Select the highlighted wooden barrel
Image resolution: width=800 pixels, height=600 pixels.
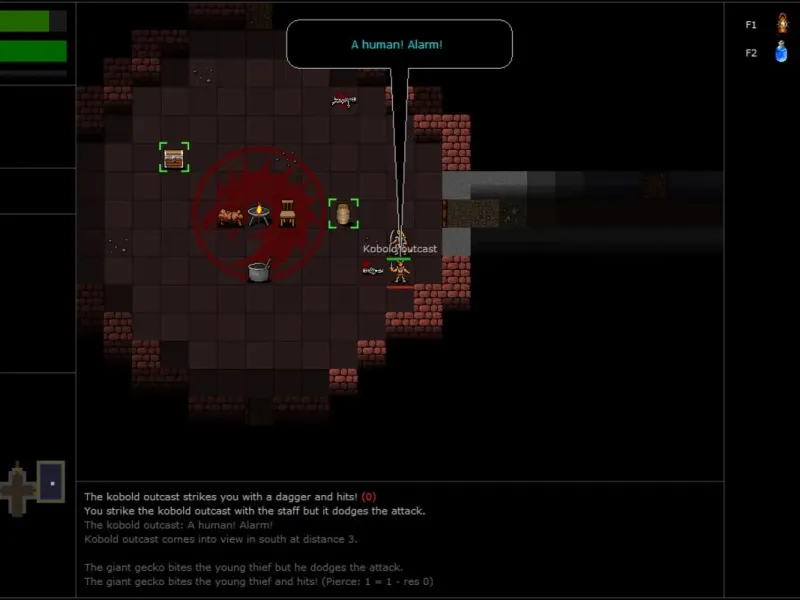(x=343, y=213)
